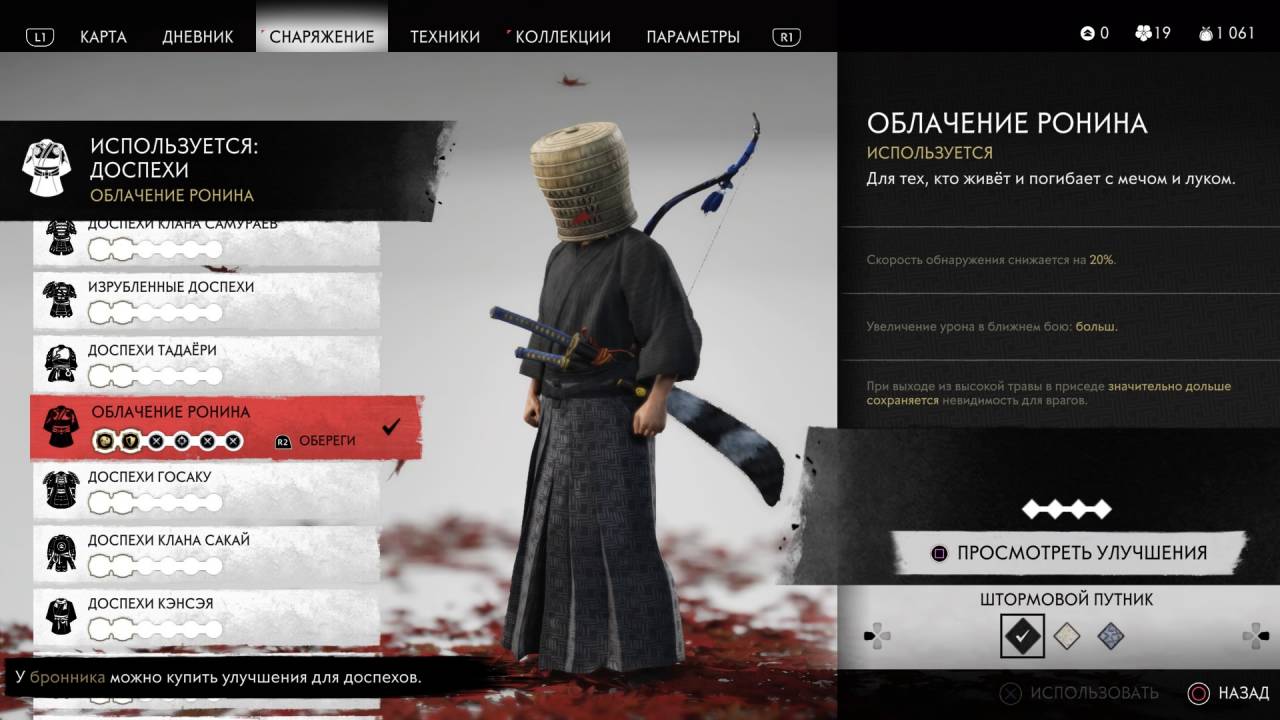Select Изрубленные доспехи armor

[x=206, y=300]
